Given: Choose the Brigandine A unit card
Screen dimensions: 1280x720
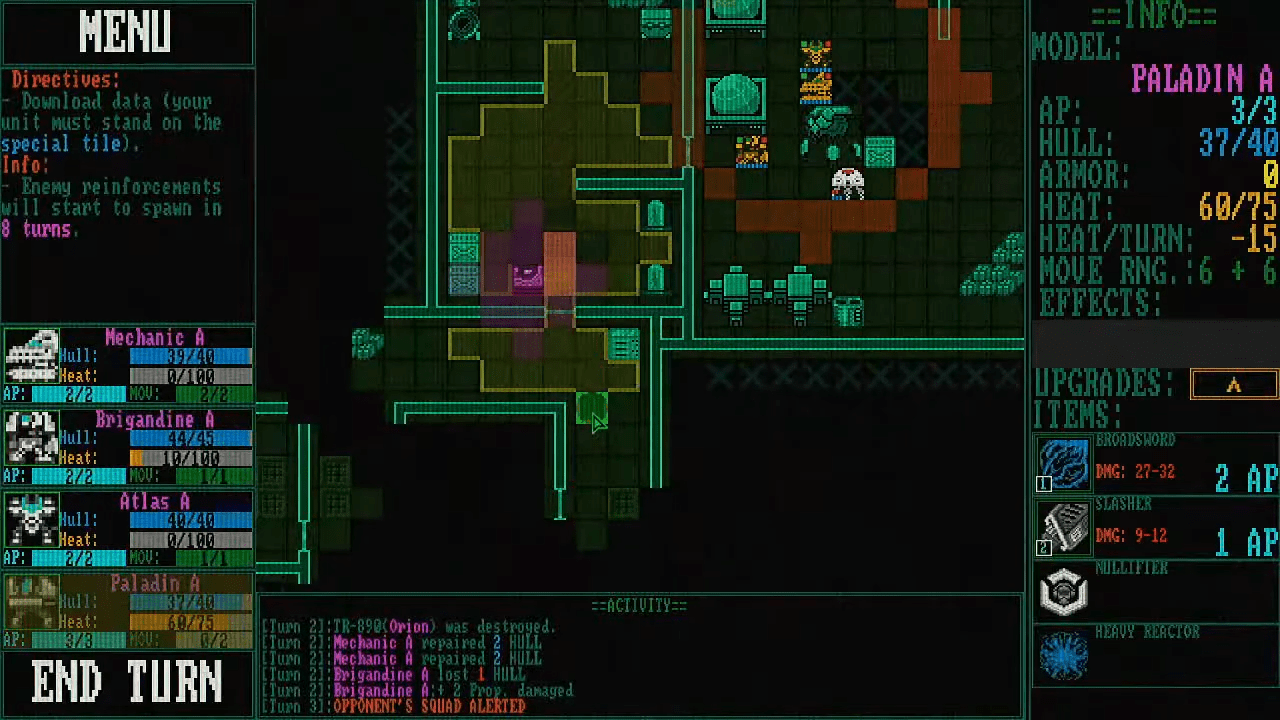Looking at the screenshot, I should (127, 448).
